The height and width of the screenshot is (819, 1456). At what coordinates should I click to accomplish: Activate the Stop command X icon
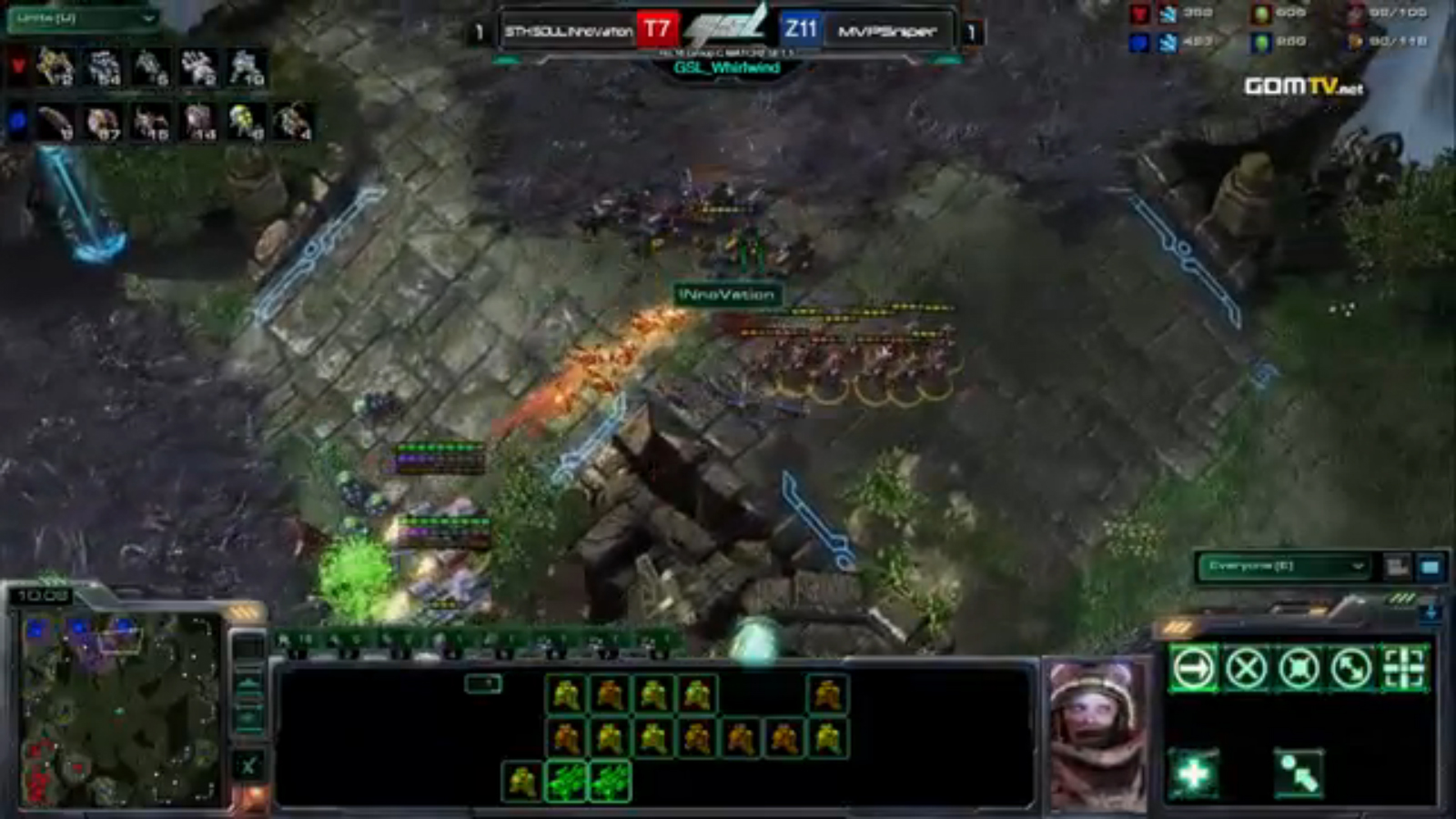[1246, 669]
